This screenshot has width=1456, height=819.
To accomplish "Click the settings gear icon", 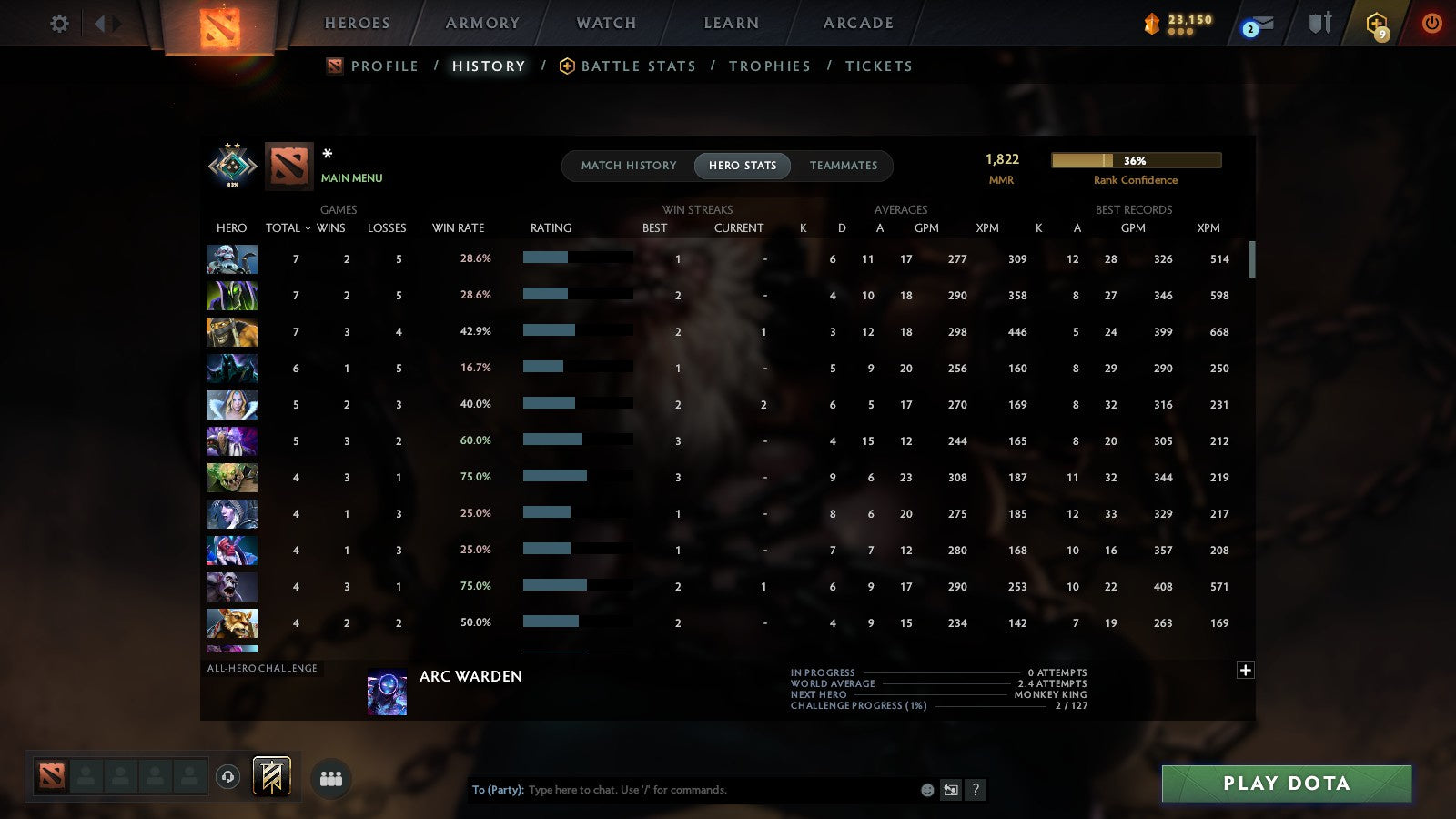I will [x=58, y=25].
